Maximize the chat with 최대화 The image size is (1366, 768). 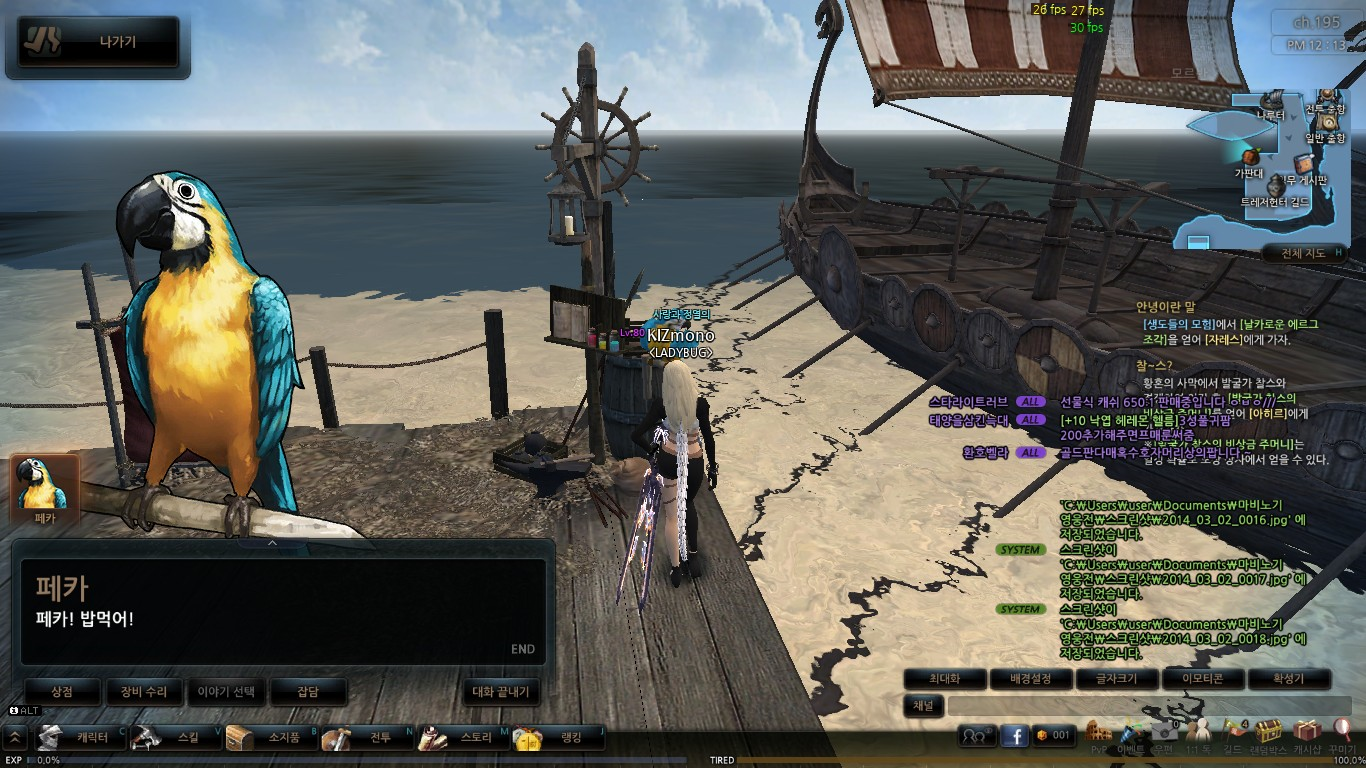point(944,679)
